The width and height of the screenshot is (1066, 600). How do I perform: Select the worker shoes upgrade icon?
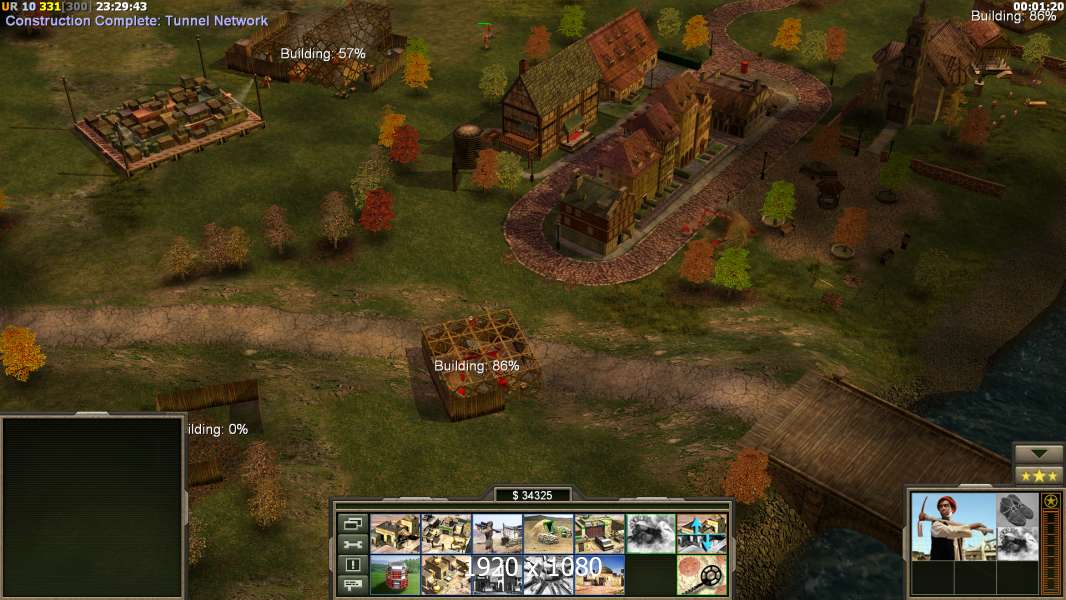click(x=1017, y=509)
